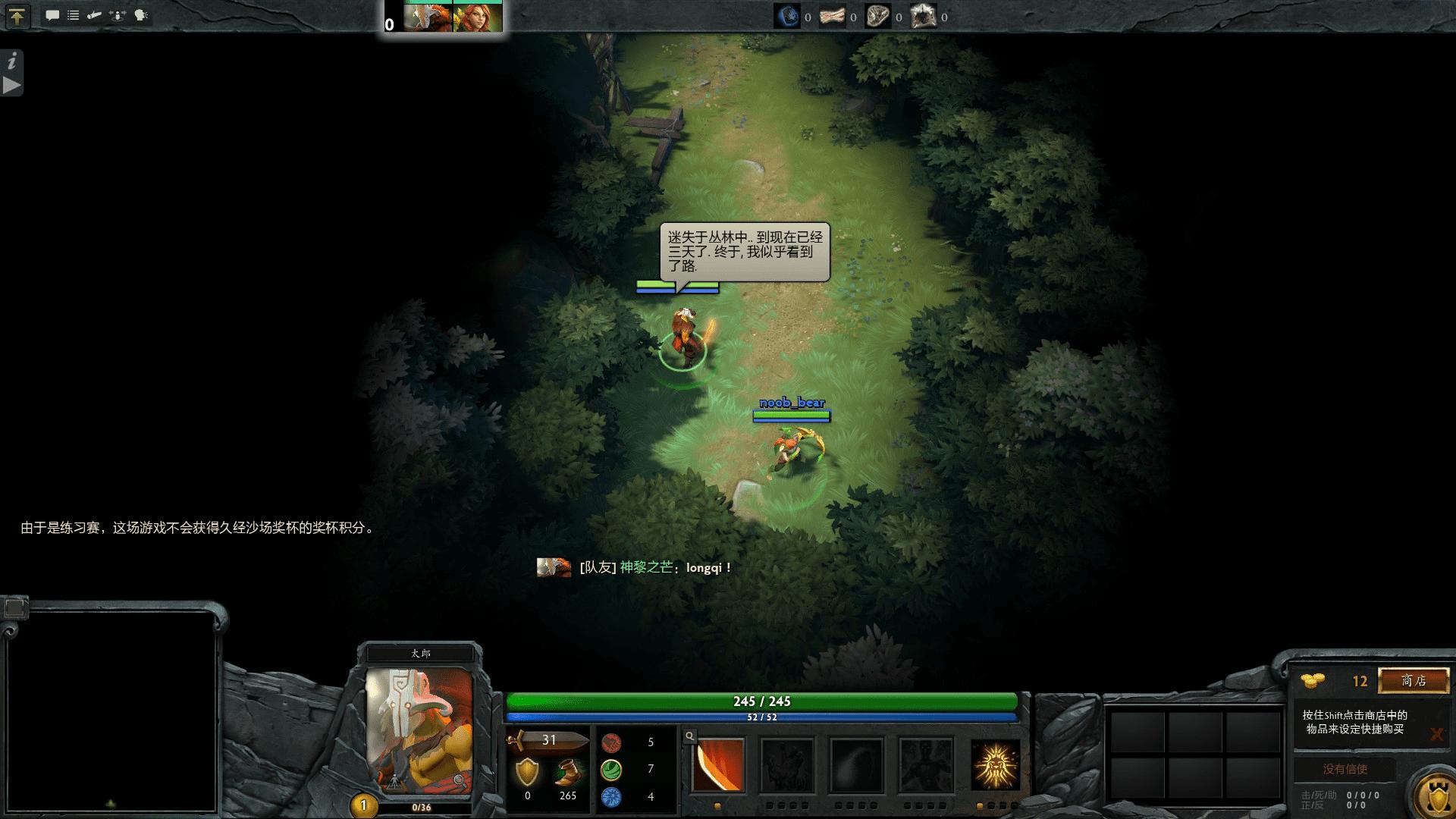Click the magnifier above the first ability
The width and height of the screenshot is (1456, 819).
pyautogui.click(x=689, y=736)
